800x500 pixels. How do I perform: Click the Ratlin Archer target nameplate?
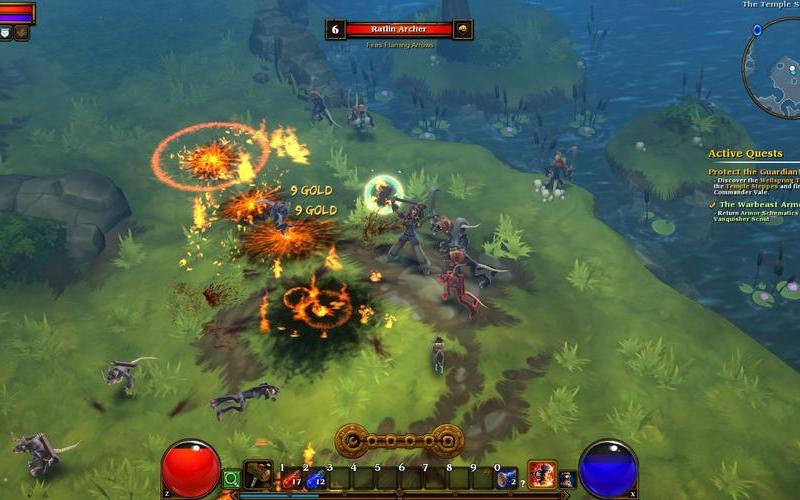[x=399, y=30]
